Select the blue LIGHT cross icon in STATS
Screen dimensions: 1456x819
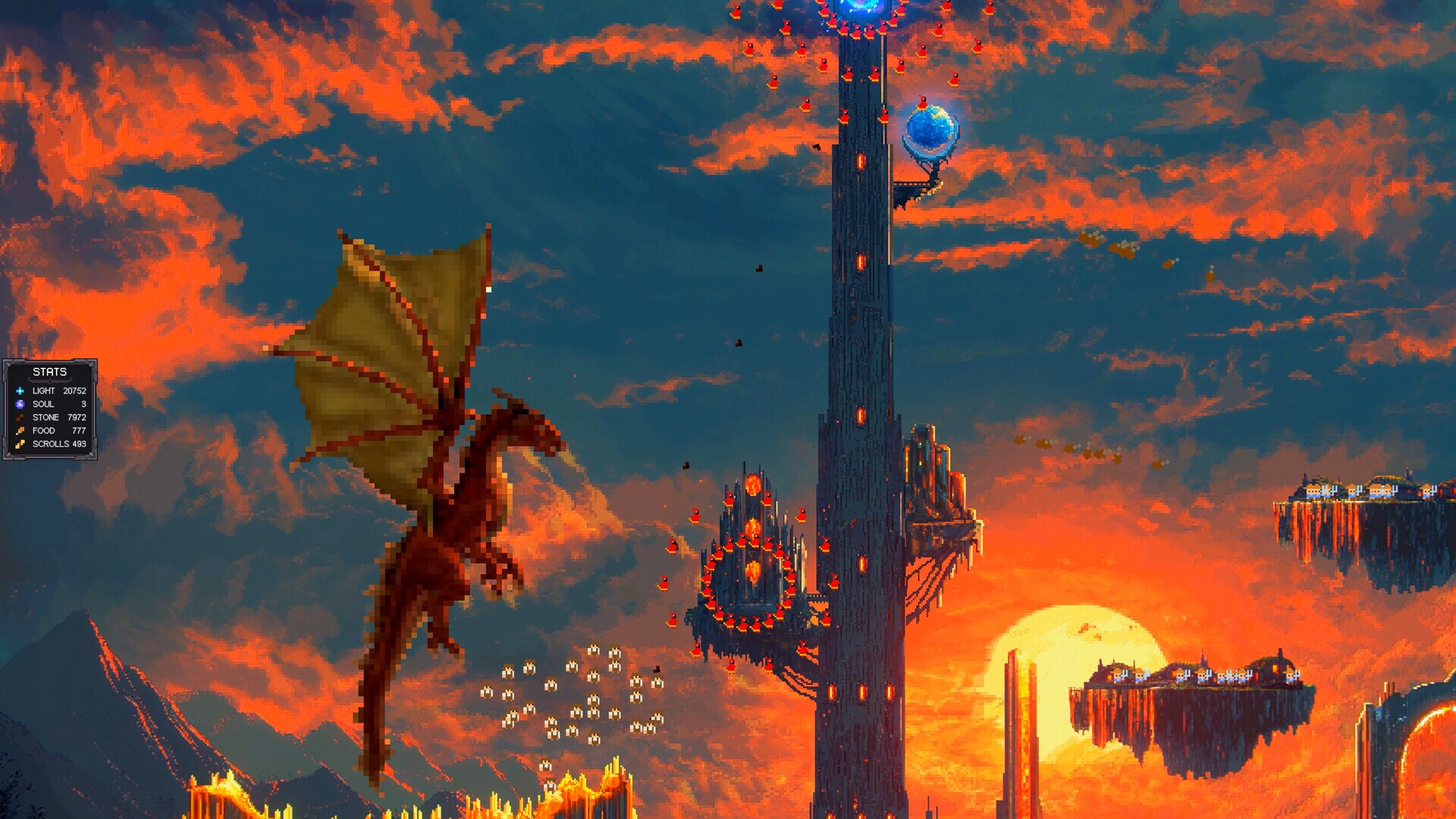(20, 391)
